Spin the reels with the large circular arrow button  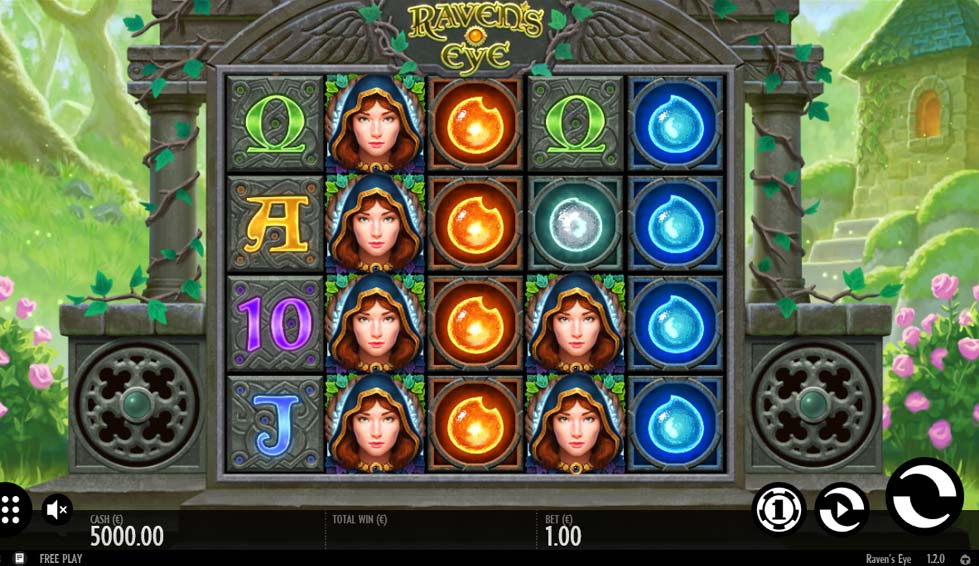tap(923, 496)
